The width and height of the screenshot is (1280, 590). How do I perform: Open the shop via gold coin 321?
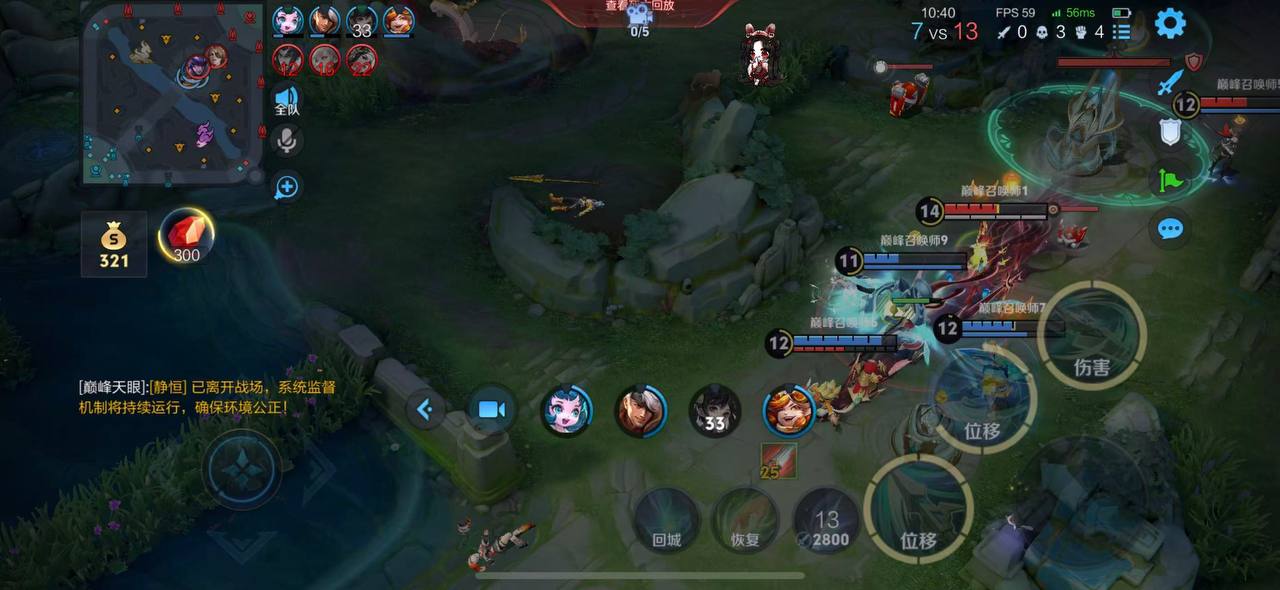click(x=114, y=244)
